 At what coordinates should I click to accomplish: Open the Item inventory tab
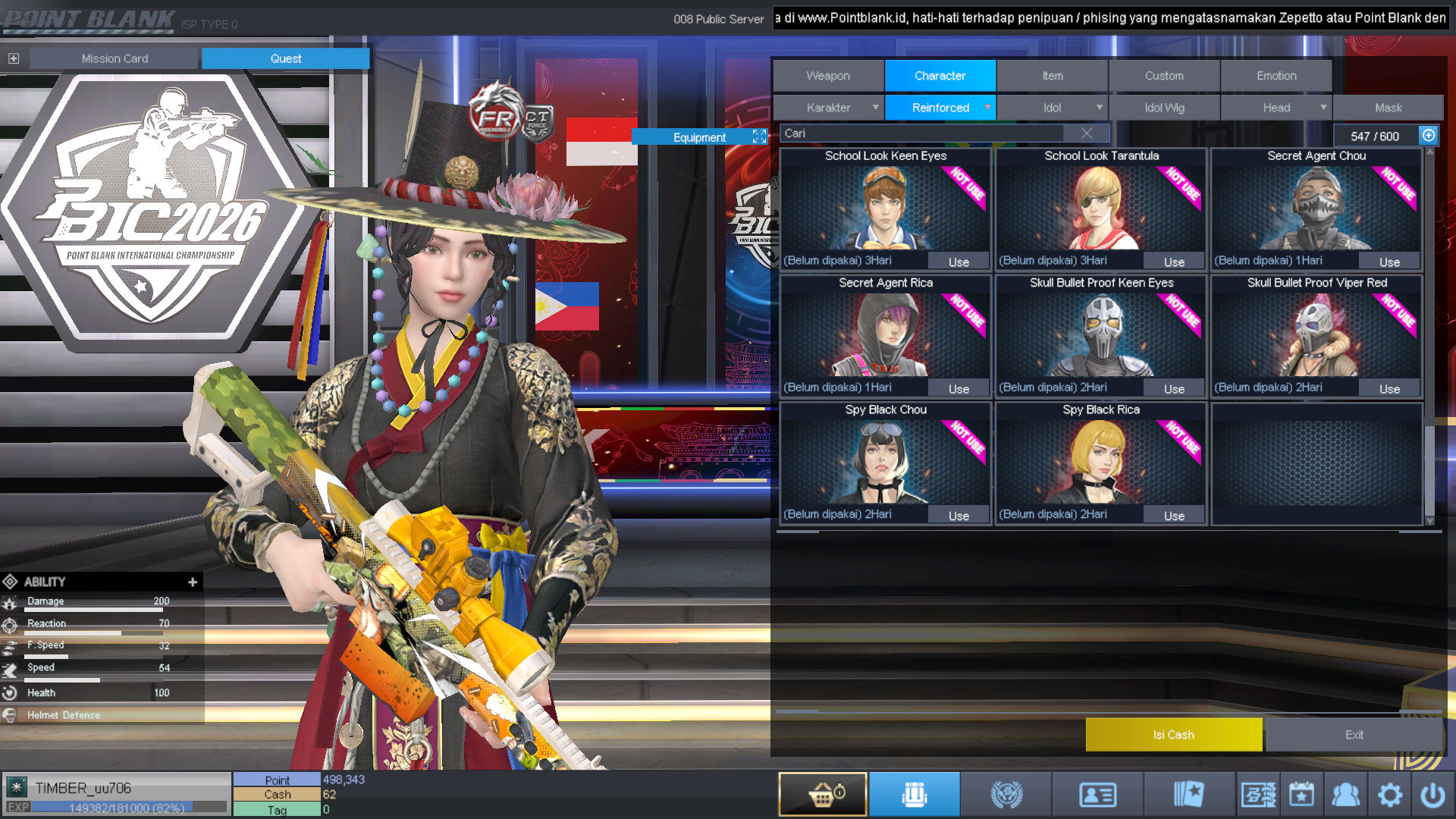pyautogui.click(x=1052, y=76)
